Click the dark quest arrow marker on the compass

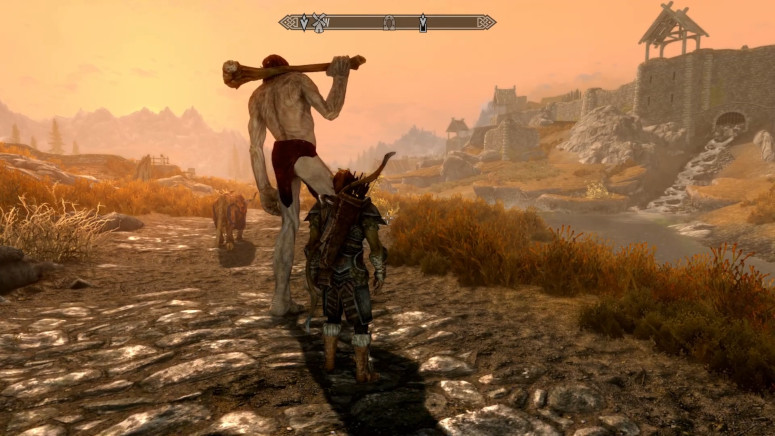click(423, 22)
